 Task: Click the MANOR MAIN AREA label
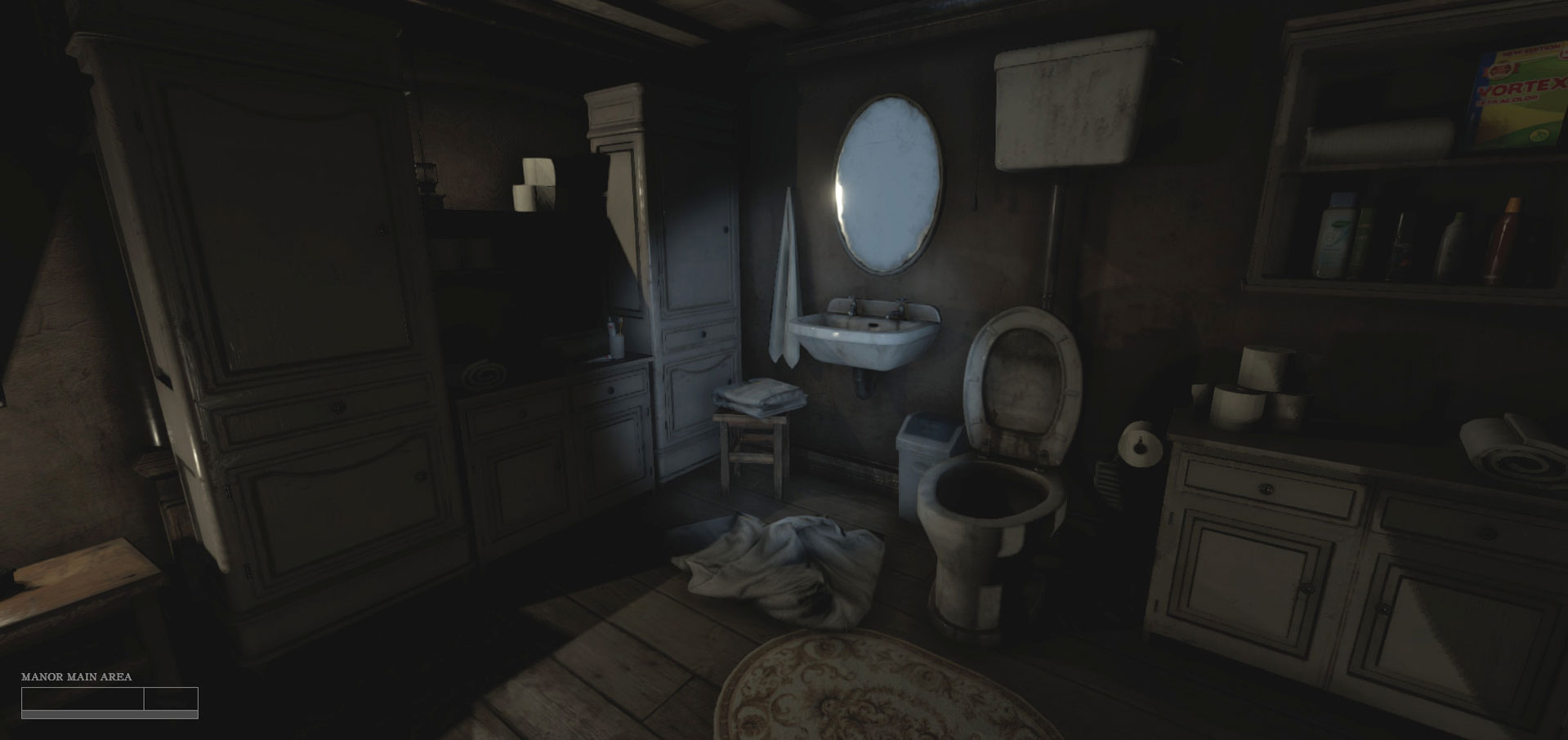click(78, 677)
